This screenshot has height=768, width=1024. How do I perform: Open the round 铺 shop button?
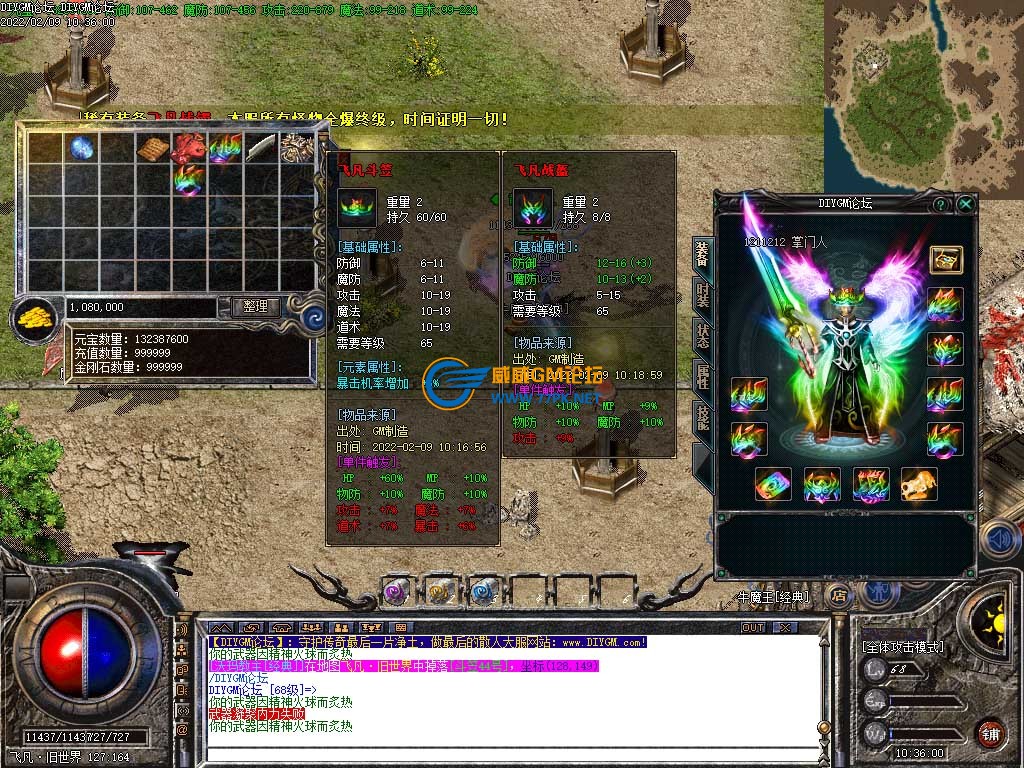[990, 733]
